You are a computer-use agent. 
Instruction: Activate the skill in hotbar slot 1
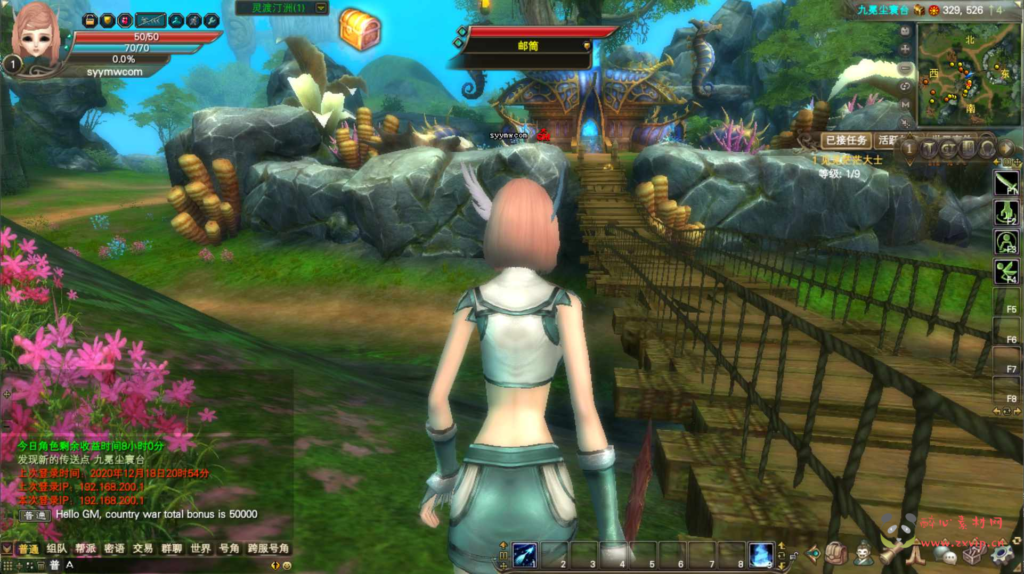click(526, 555)
